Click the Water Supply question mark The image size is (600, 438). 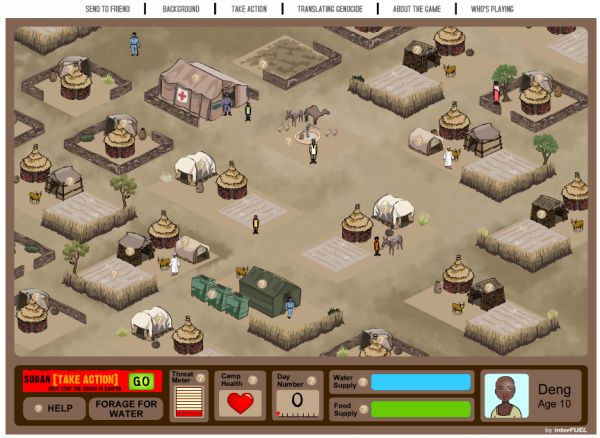[363, 381]
